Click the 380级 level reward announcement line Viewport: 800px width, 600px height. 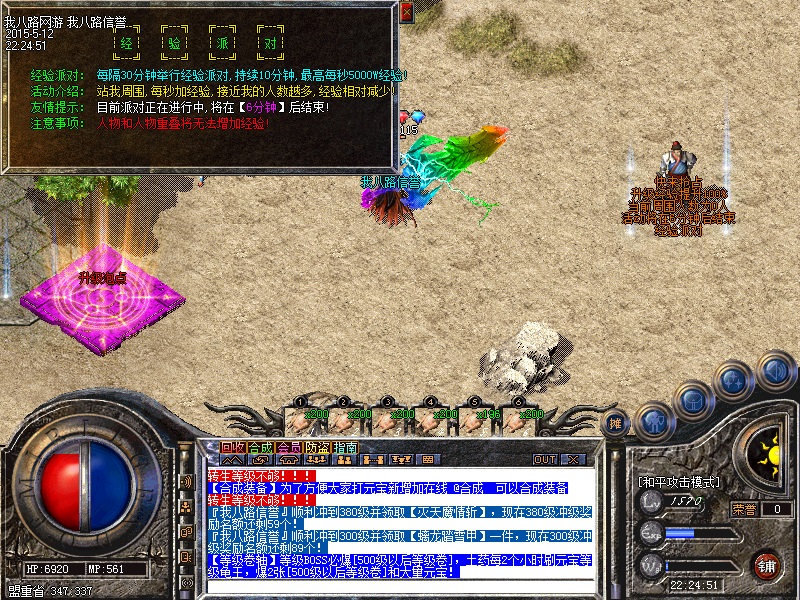pyautogui.click(x=400, y=512)
